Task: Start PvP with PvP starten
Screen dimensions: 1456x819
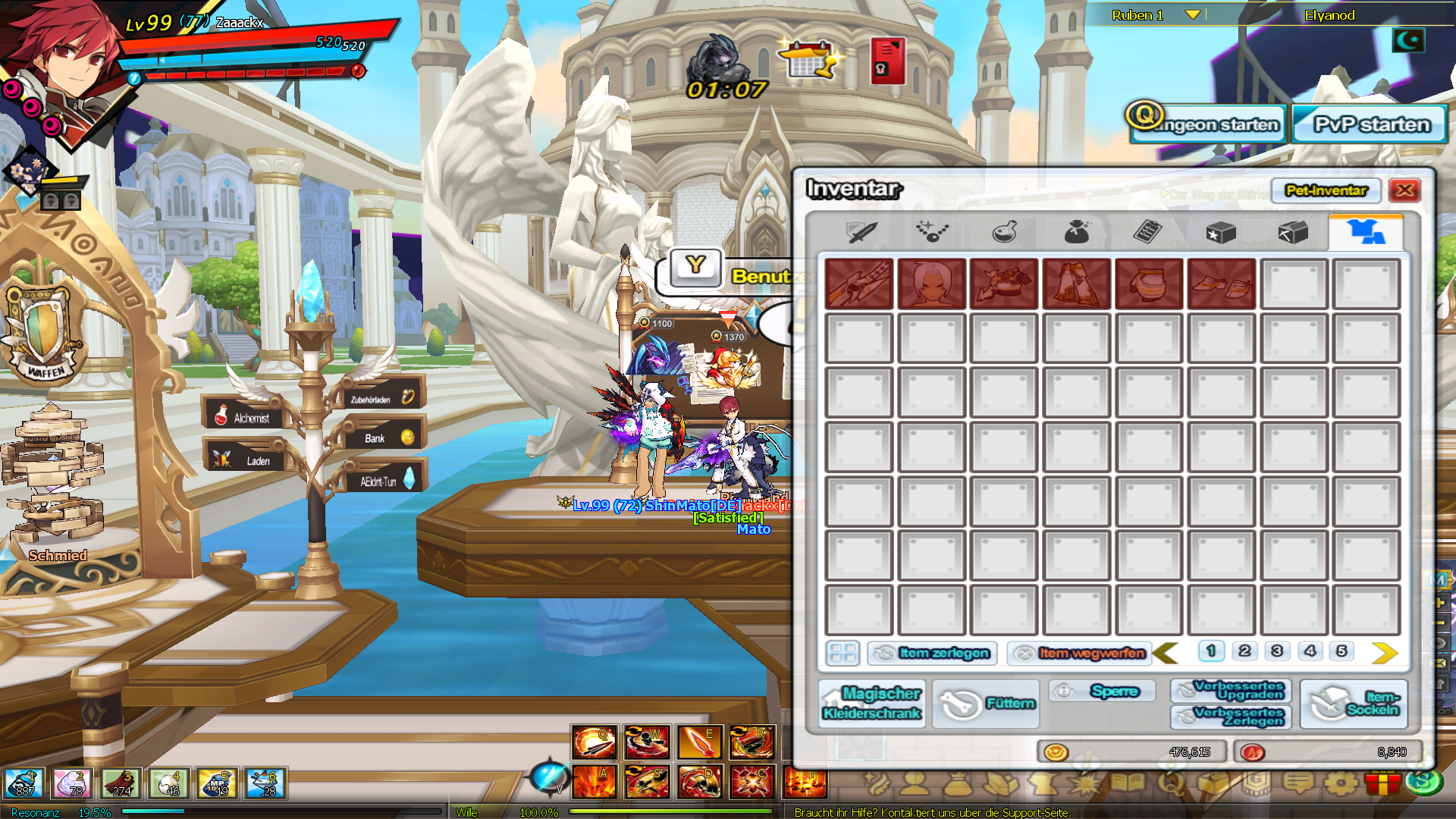Action: tap(1370, 124)
